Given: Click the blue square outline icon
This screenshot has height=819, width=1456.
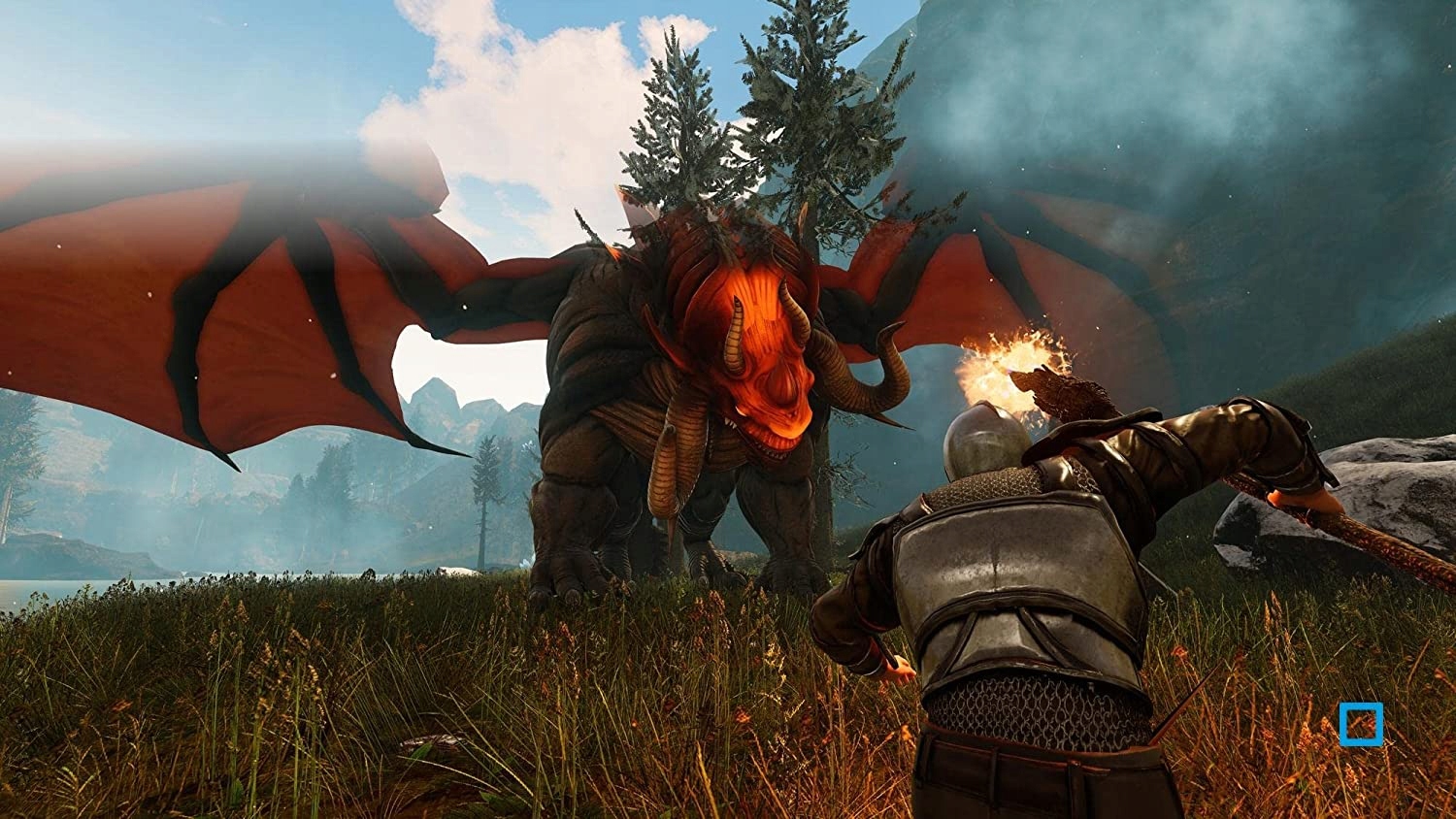Looking at the screenshot, I should 1360,725.
